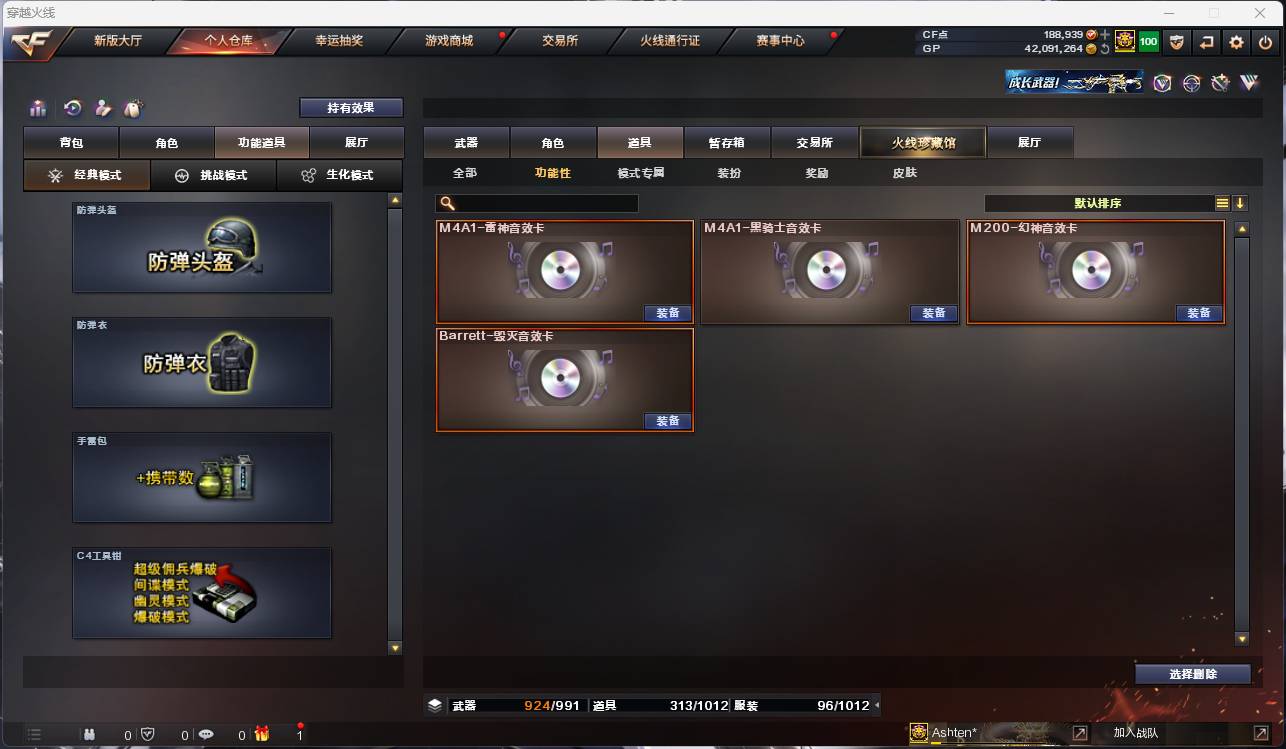Click 装备 on M200-幻神音效卡

click(1199, 313)
